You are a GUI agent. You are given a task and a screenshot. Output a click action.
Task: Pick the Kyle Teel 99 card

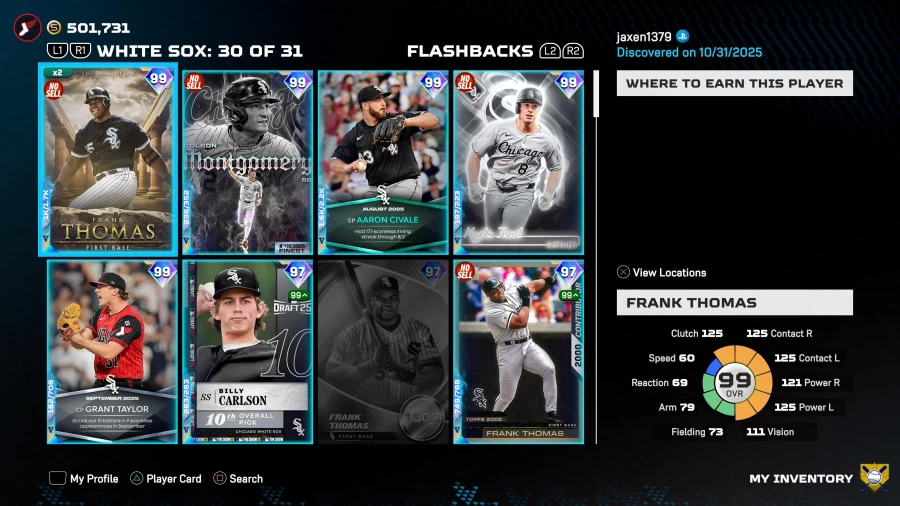[518, 162]
